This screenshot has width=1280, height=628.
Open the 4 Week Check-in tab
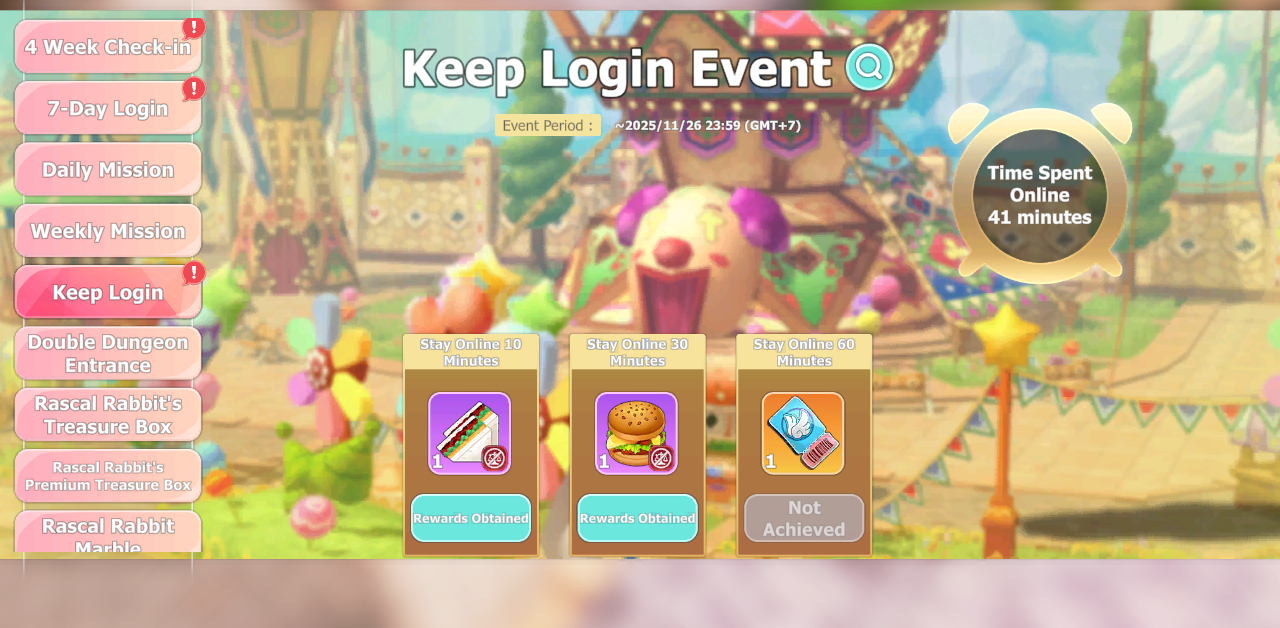pos(107,47)
